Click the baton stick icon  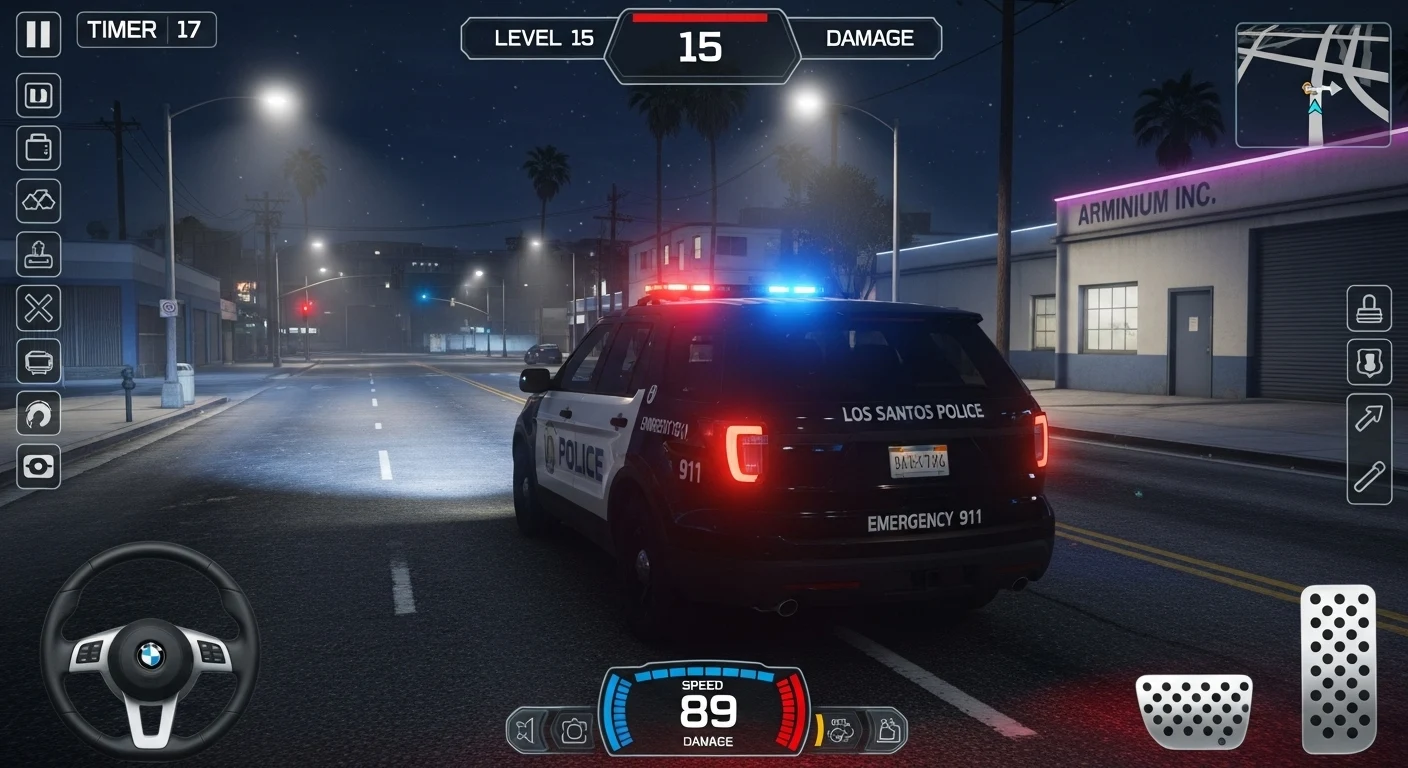tap(1368, 477)
